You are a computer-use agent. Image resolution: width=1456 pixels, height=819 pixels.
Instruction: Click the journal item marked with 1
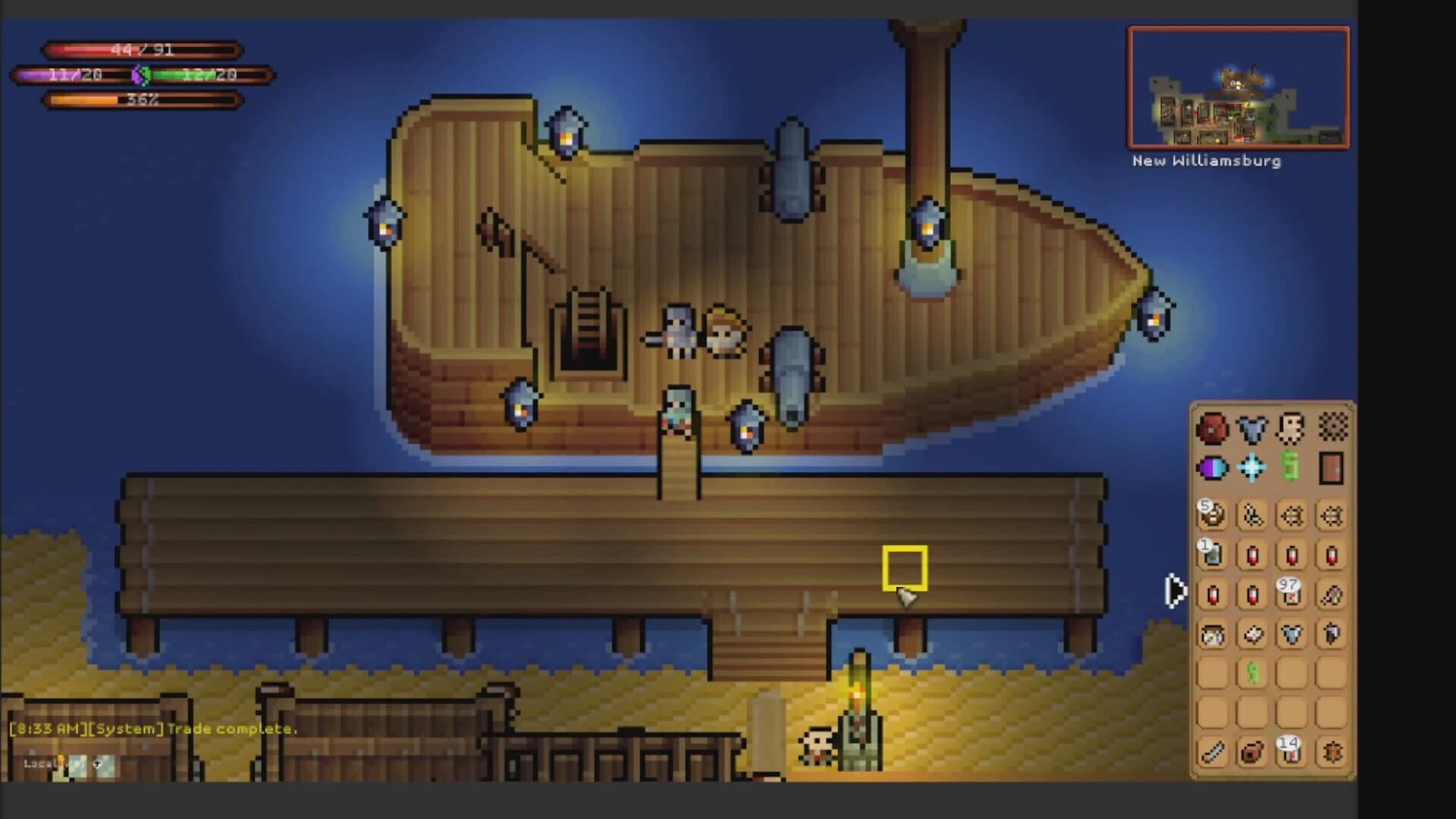coord(1212,556)
